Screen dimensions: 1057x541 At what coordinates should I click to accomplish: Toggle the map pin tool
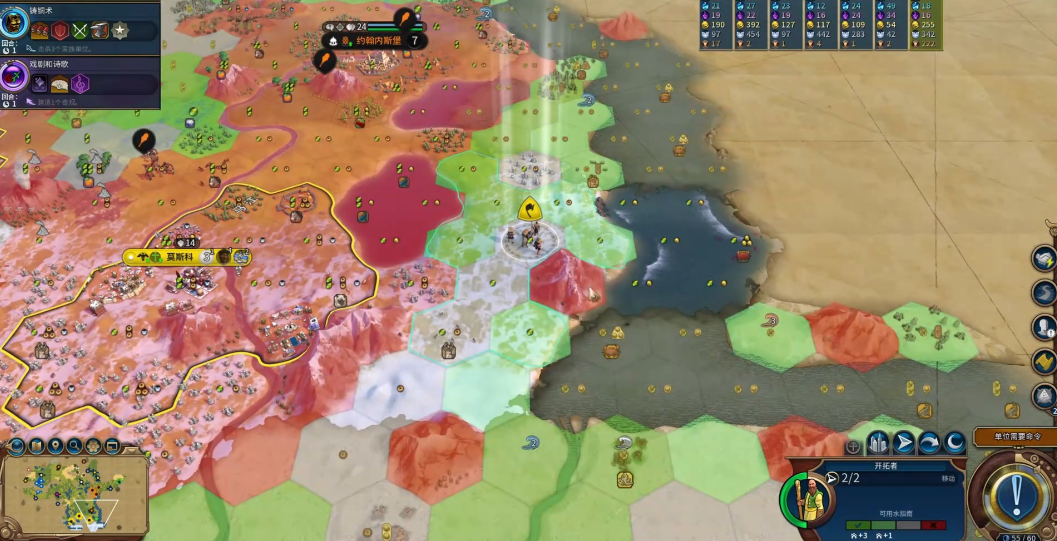click(x=54, y=446)
